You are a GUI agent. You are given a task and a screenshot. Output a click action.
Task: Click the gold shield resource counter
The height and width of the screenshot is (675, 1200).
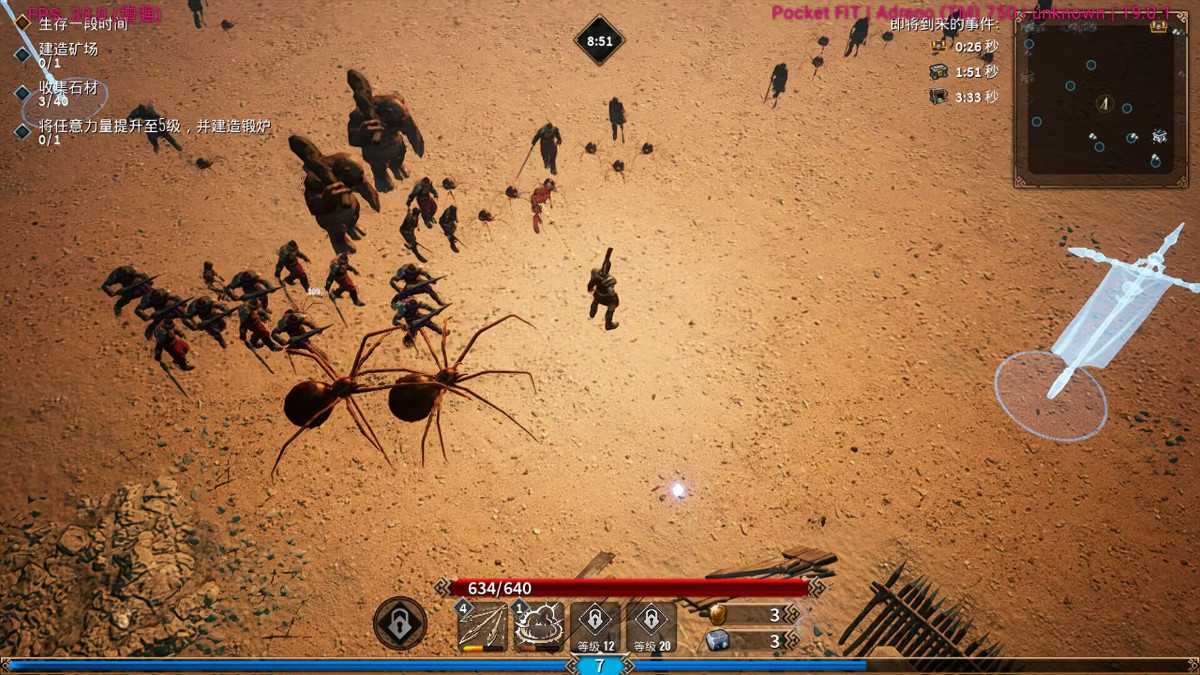point(745,614)
